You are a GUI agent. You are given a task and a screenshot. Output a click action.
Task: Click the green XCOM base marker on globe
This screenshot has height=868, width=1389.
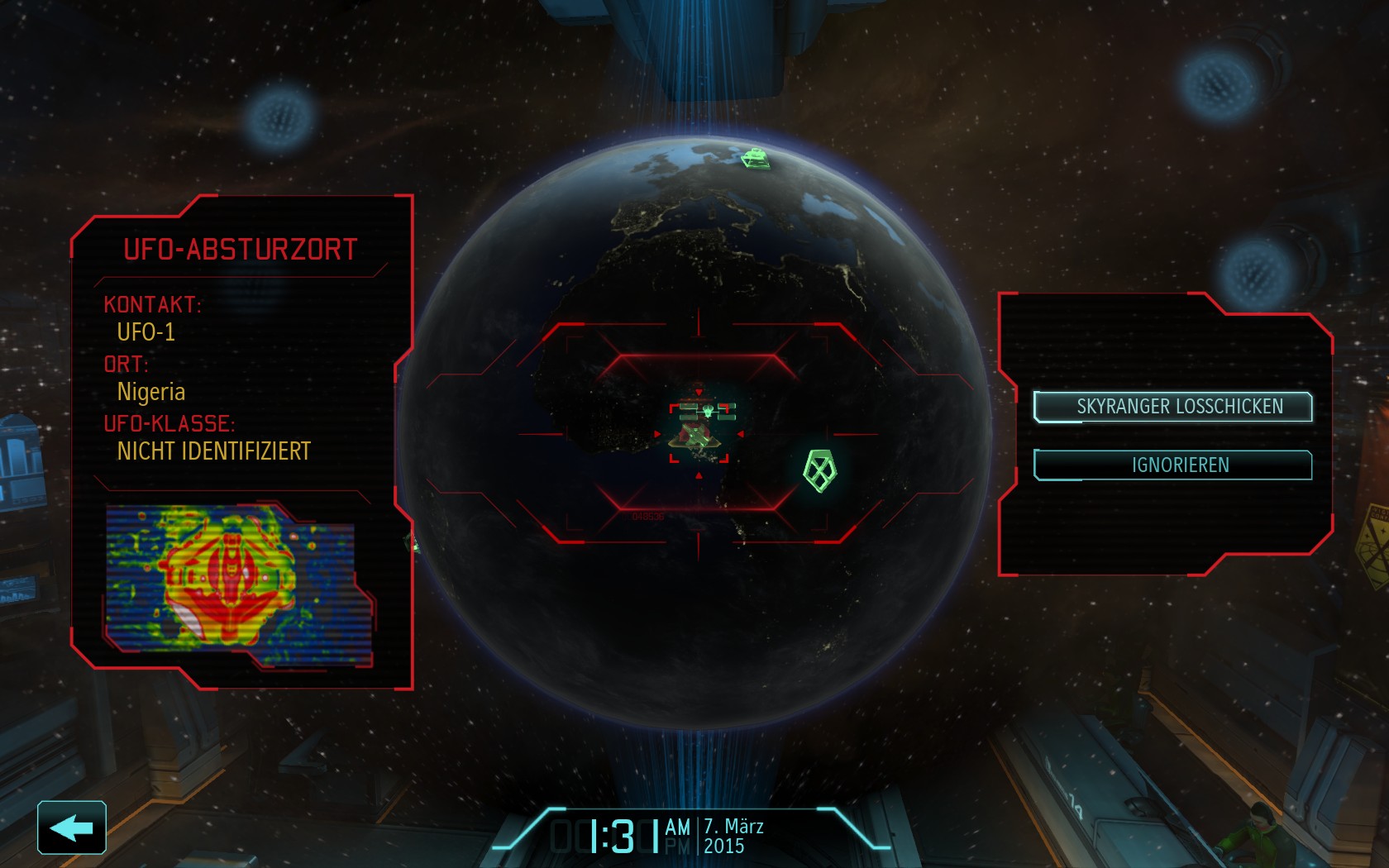pos(755,157)
